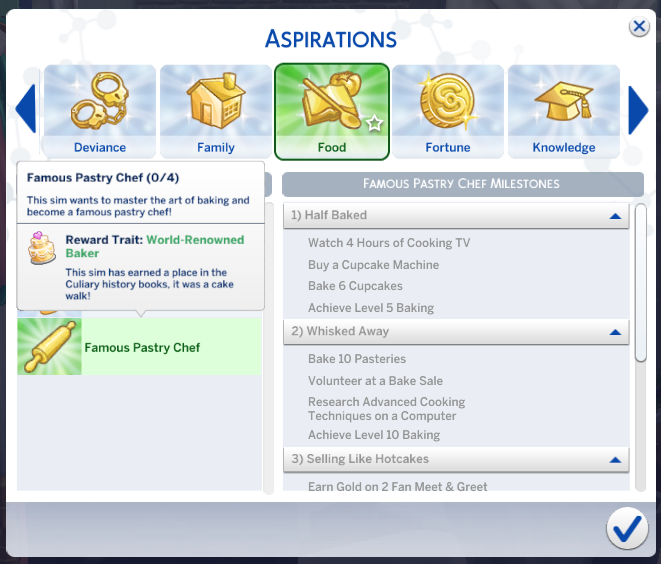Show previous aspiration categories with left arrow
661x564 pixels.
tap(25, 110)
